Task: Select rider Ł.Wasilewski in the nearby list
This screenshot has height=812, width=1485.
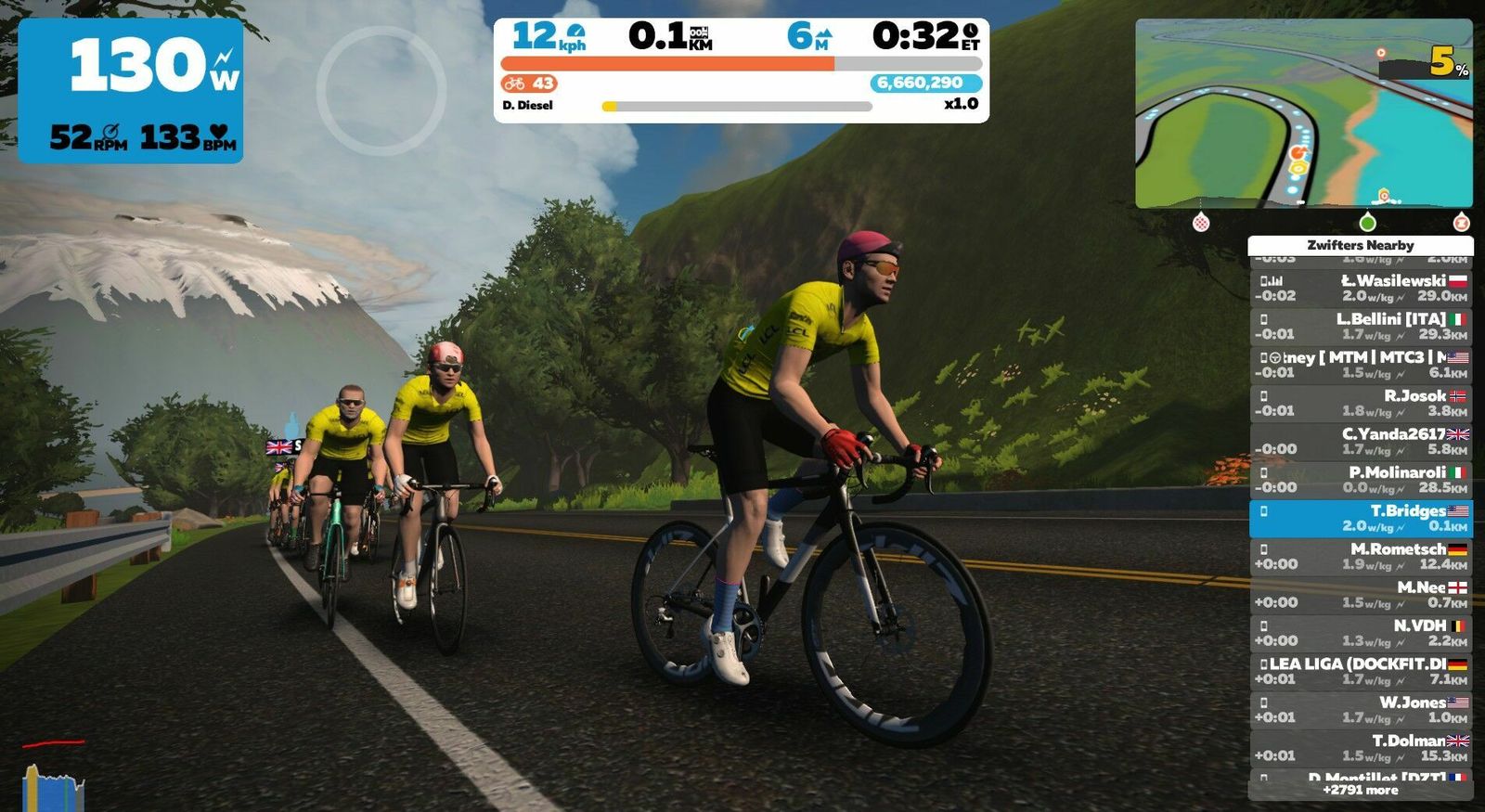Action: click(x=1361, y=288)
